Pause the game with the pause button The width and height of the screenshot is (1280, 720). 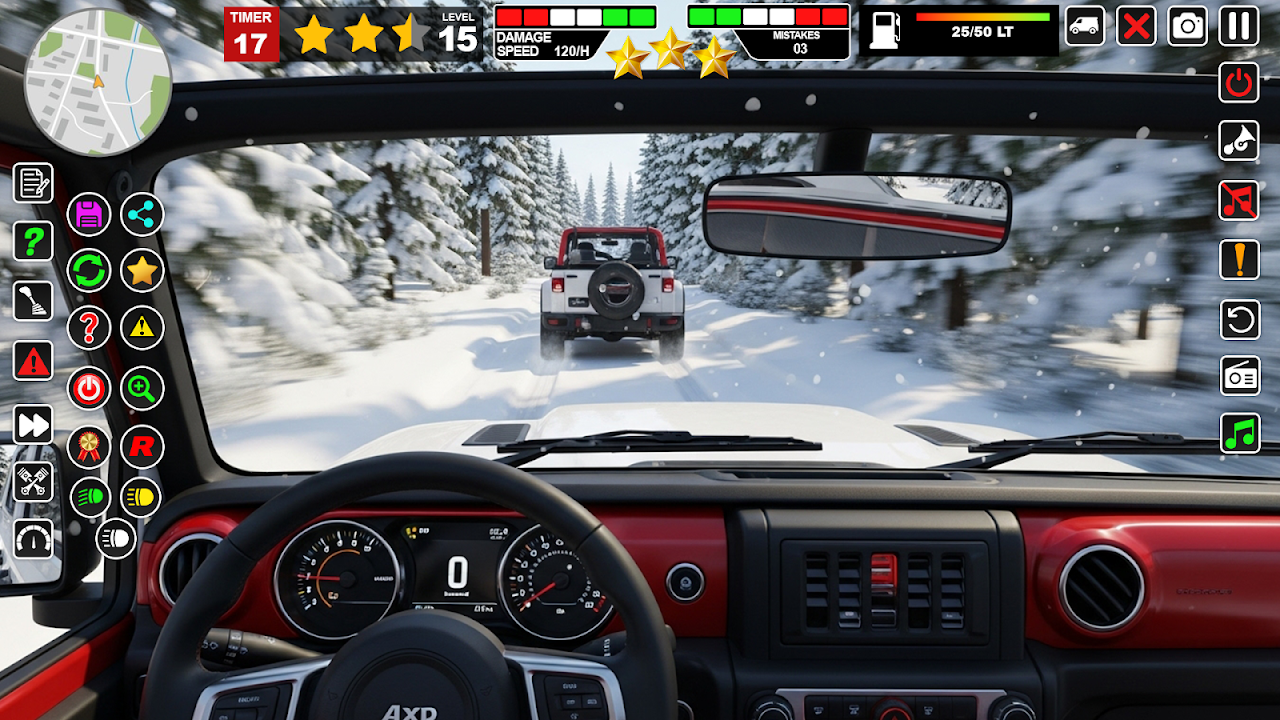(x=1239, y=26)
